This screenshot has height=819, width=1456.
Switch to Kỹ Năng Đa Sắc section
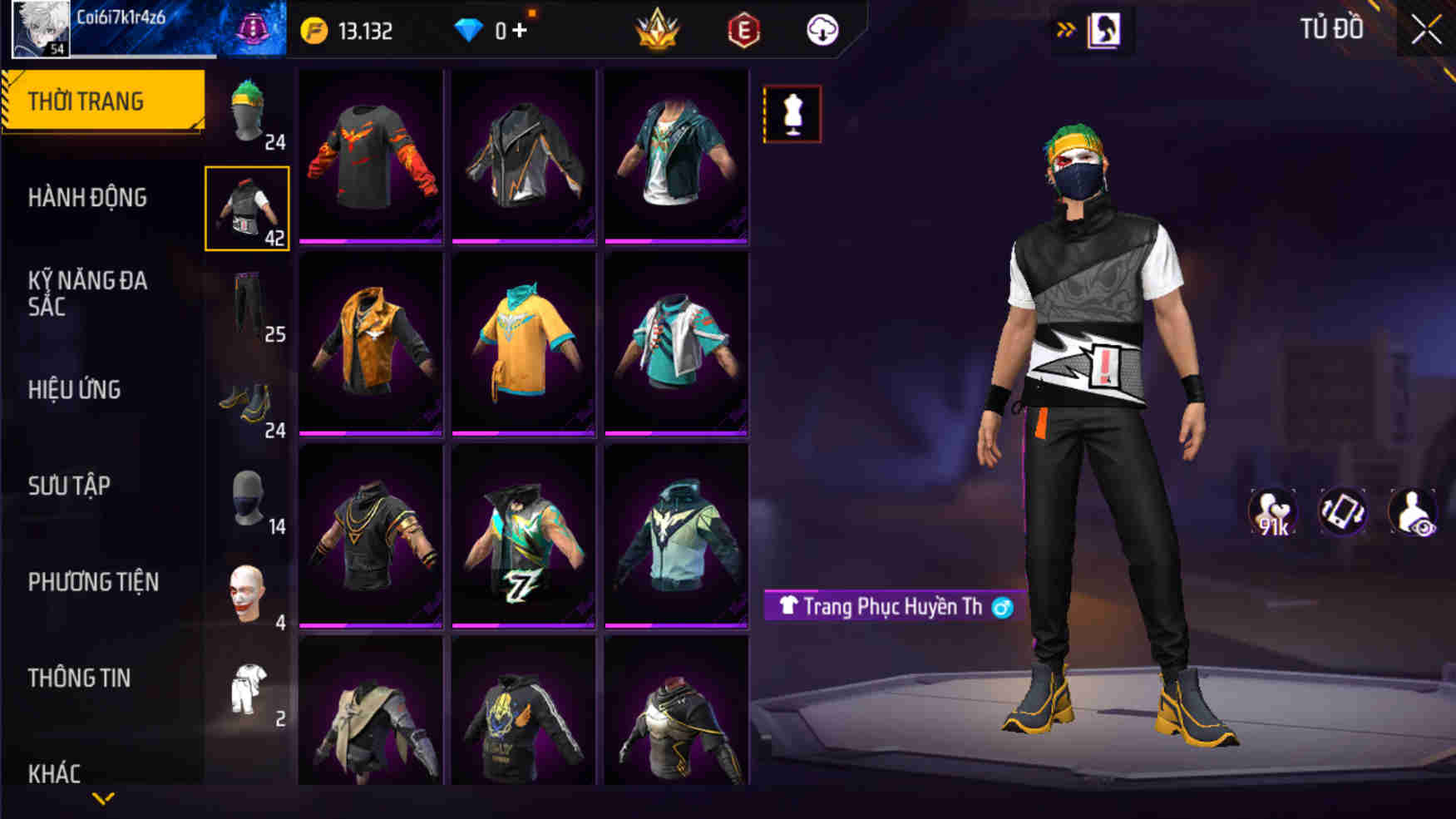point(87,293)
